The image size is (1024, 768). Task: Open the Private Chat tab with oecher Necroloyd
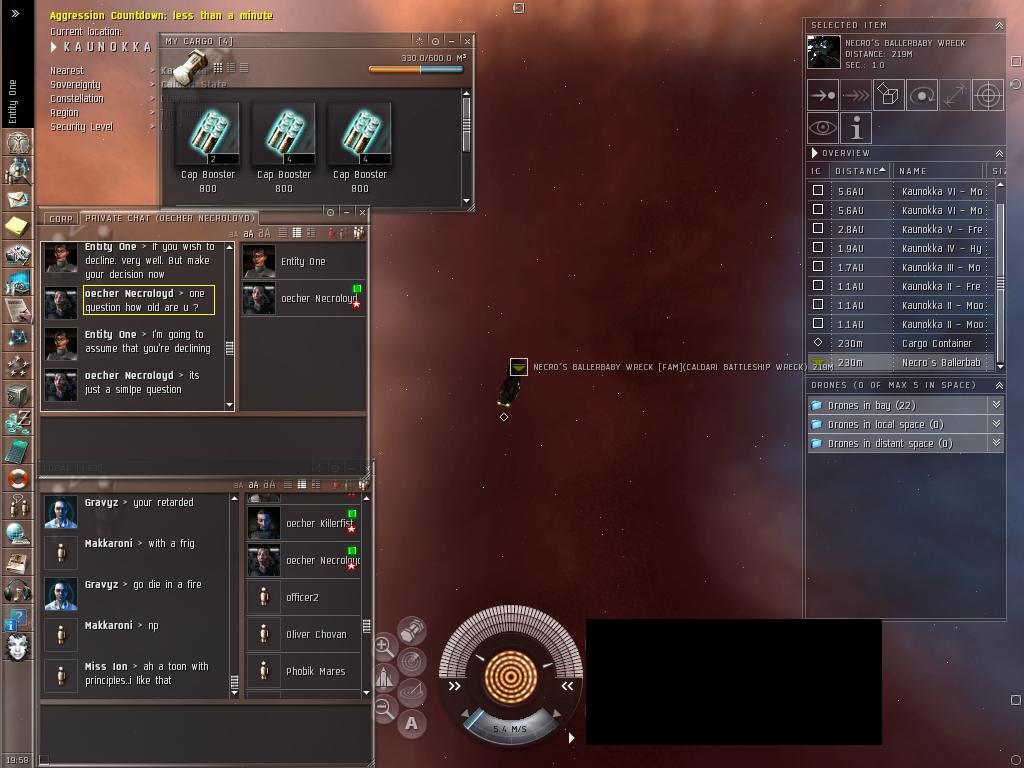click(169, 218)
